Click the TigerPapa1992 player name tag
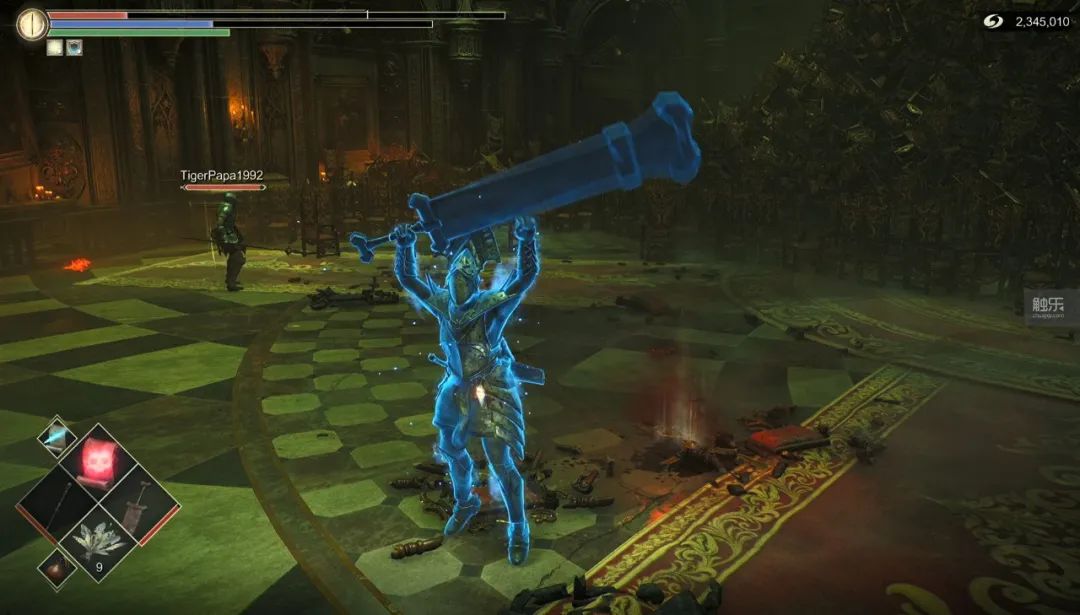1080x615 pixels. point(221,175)
